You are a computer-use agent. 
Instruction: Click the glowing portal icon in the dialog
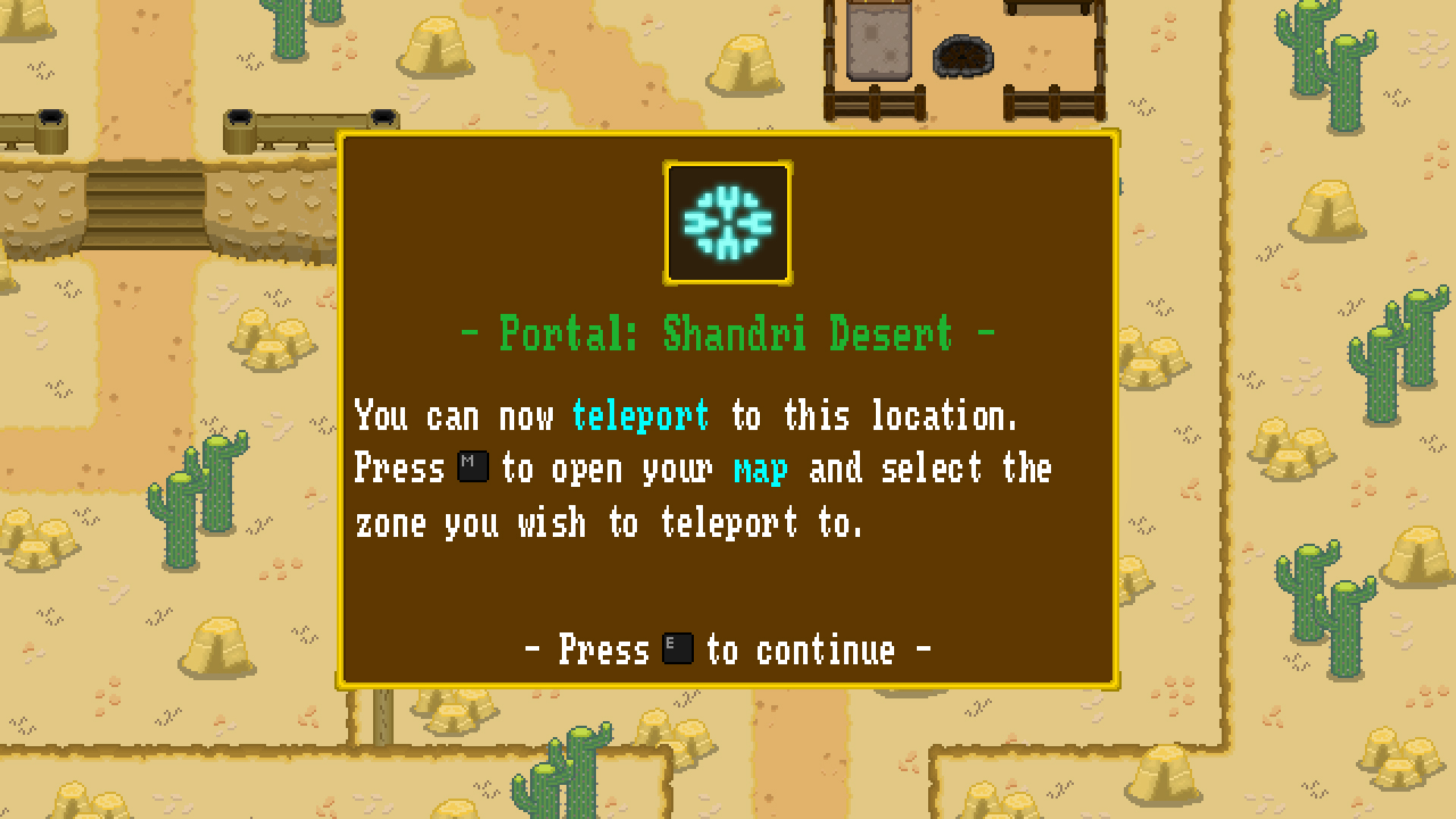[726, 221]
